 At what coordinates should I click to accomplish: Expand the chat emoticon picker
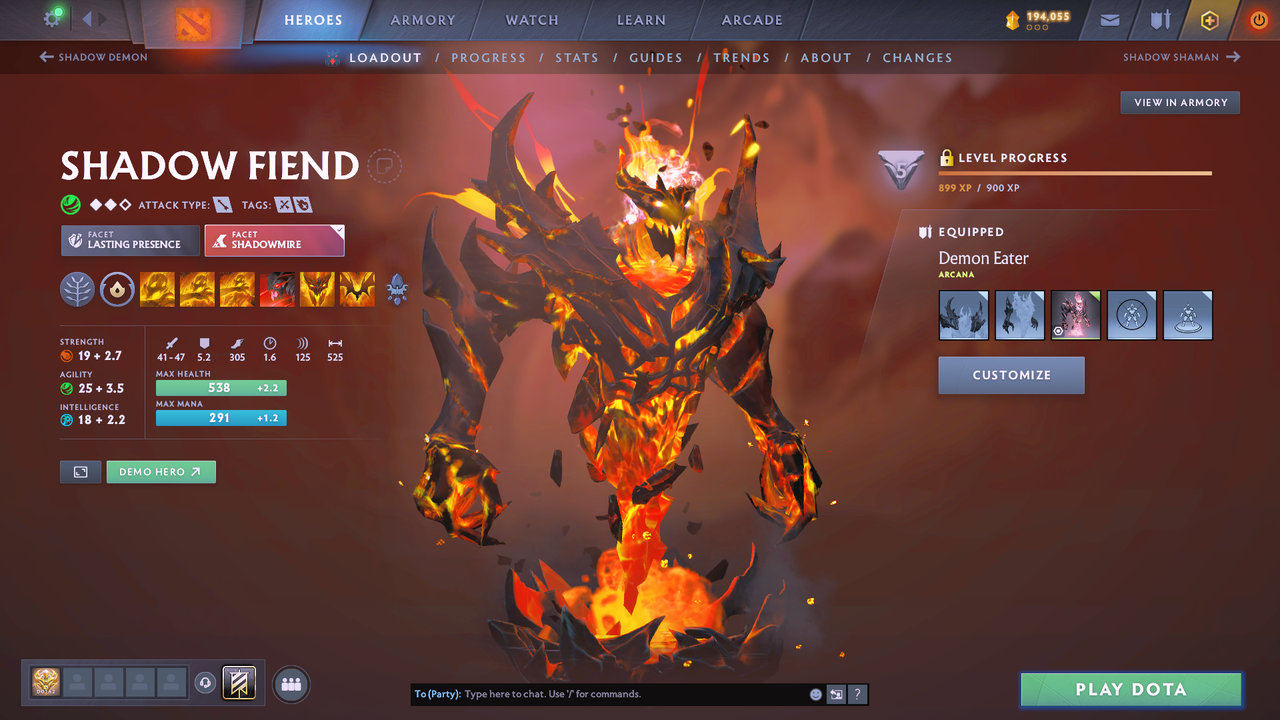pyautogui.click(x=815, y=693)
